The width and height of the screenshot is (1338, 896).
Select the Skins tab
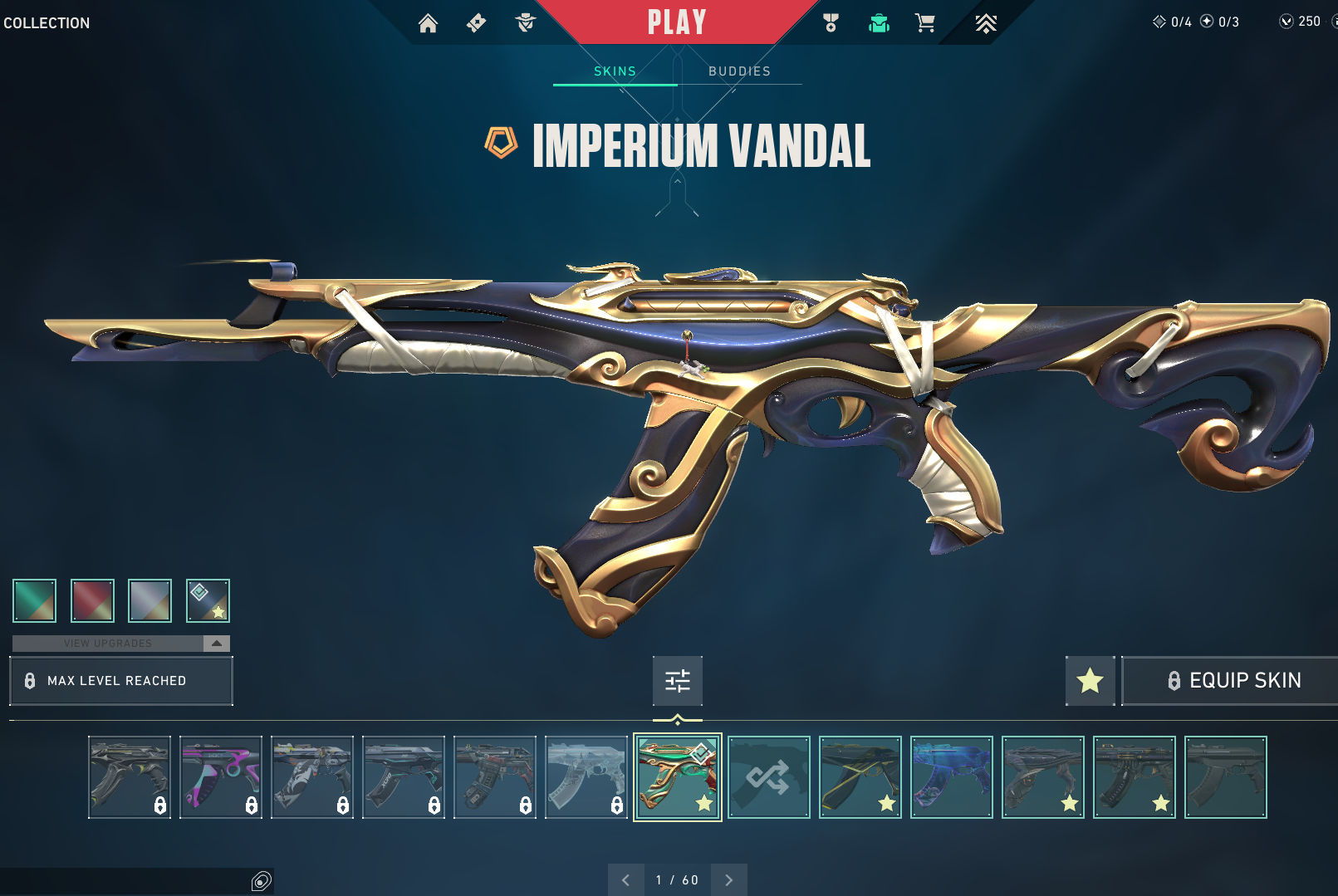[615, 71]
